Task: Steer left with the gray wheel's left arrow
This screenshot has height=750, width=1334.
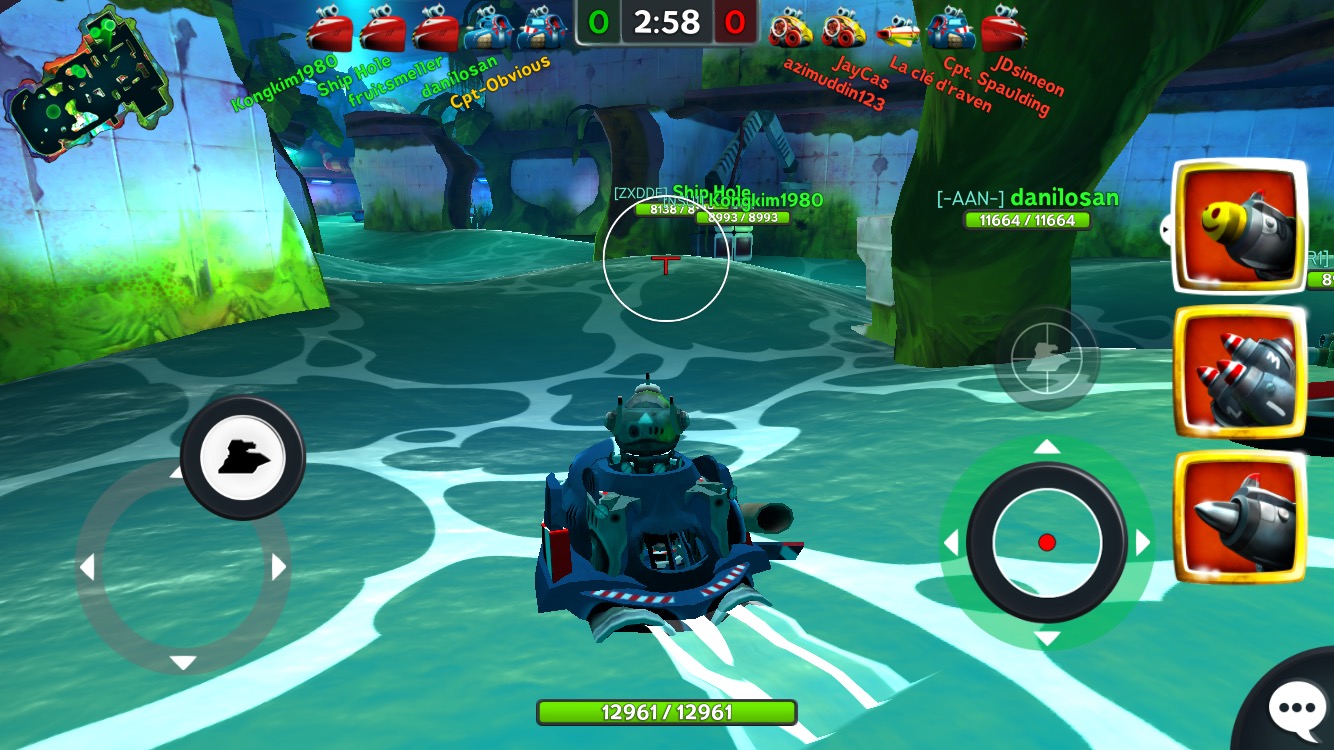Action: 87,568
